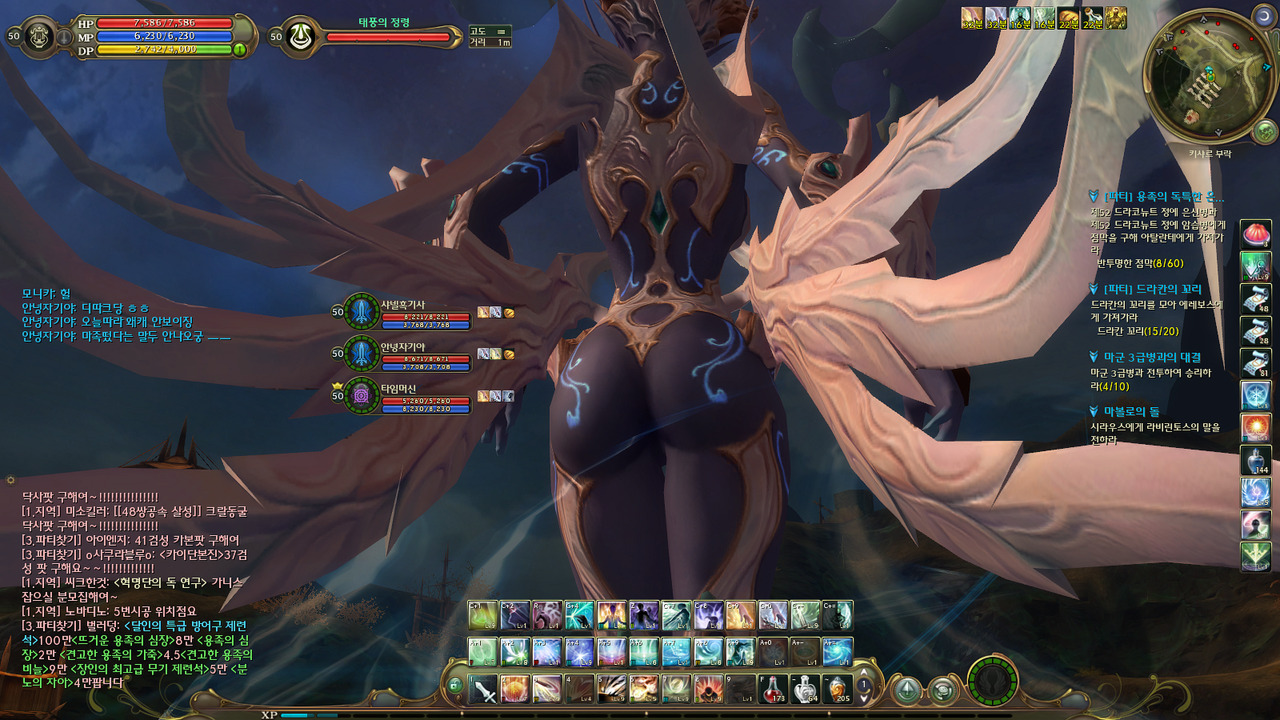Open the 마군 3급병과의 대결 quest entry
Viewport: 1280px width, 720px height.
(1152, 357)
